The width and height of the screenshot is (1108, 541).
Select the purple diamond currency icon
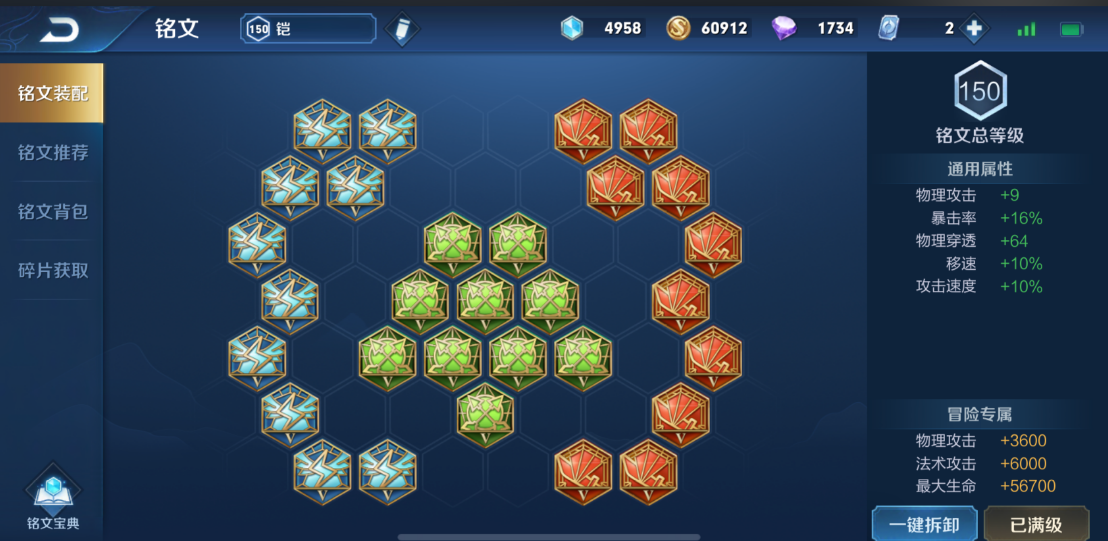point(784,29)
